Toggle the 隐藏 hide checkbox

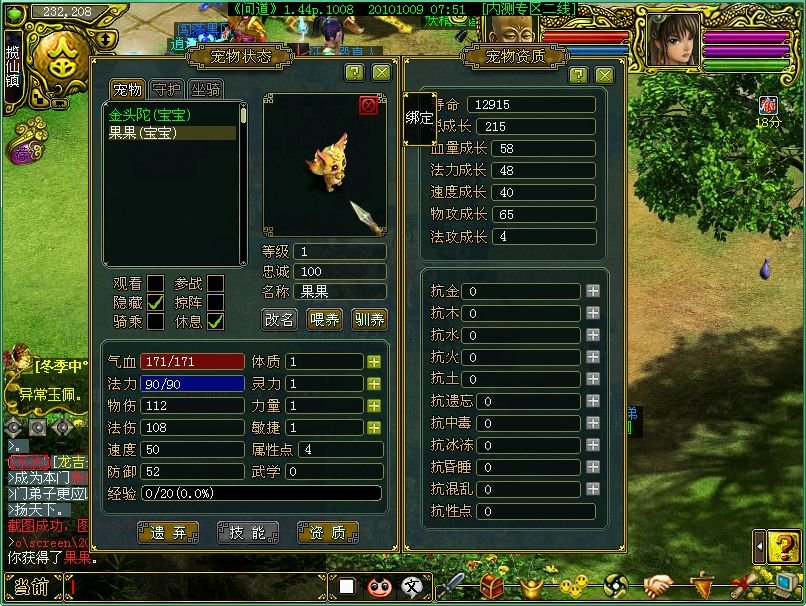click(x=156, y=301)
